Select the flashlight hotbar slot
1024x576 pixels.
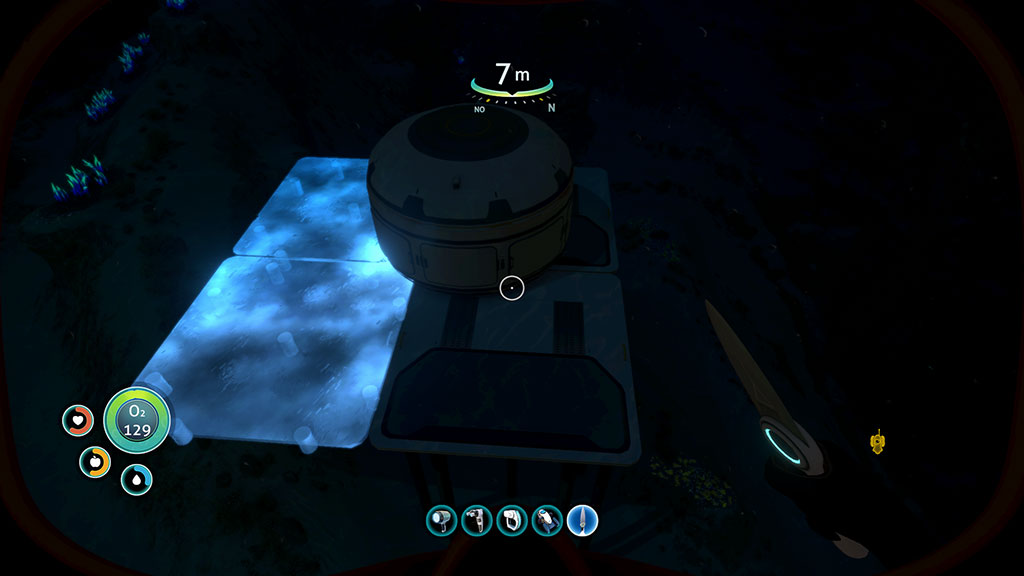click(441, 520)
